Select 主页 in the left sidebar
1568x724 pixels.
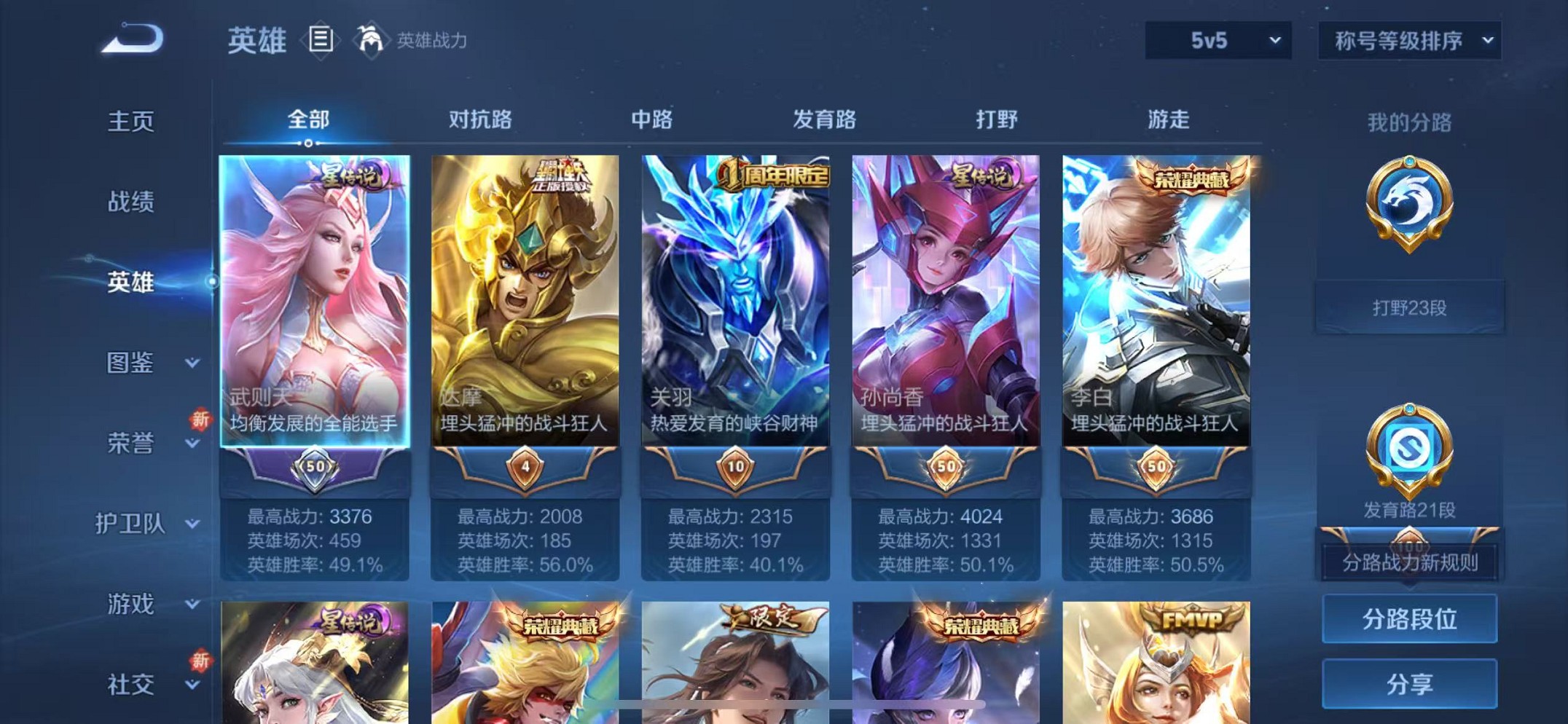(x=131, y=121)
